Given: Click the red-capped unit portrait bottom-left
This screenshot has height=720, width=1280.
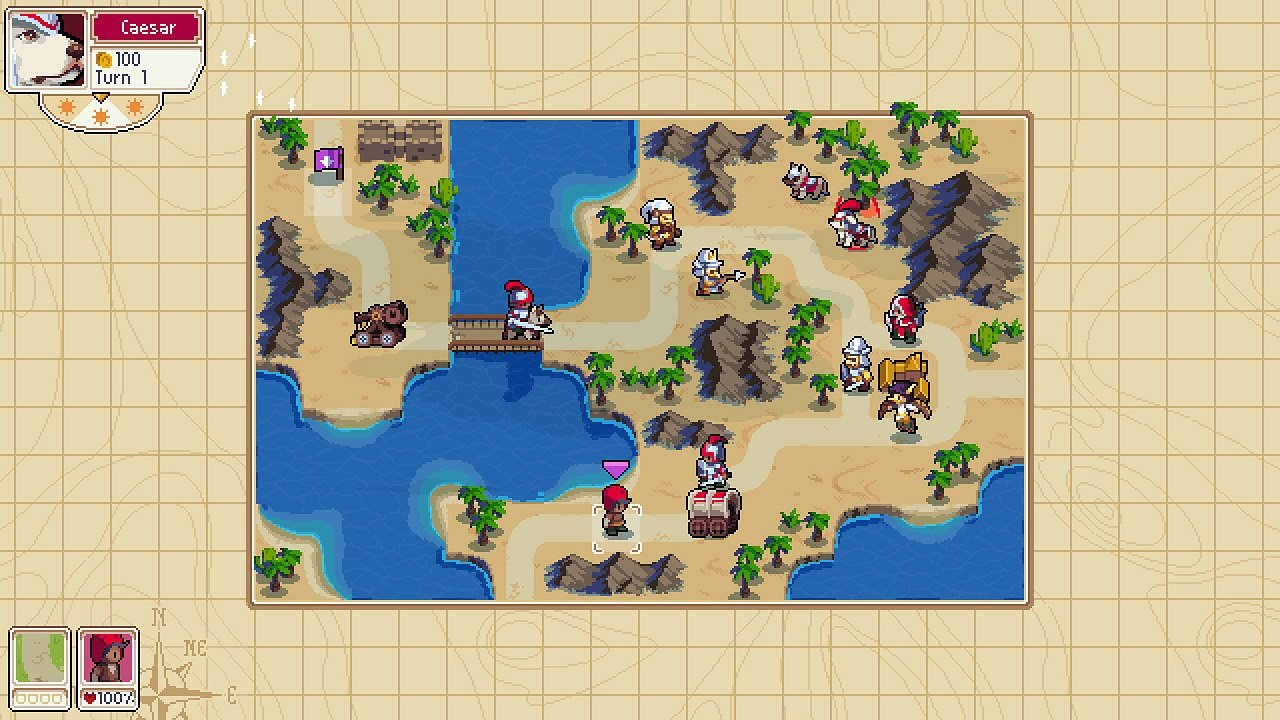Looking at the screenshot, I should coord(109,660).
